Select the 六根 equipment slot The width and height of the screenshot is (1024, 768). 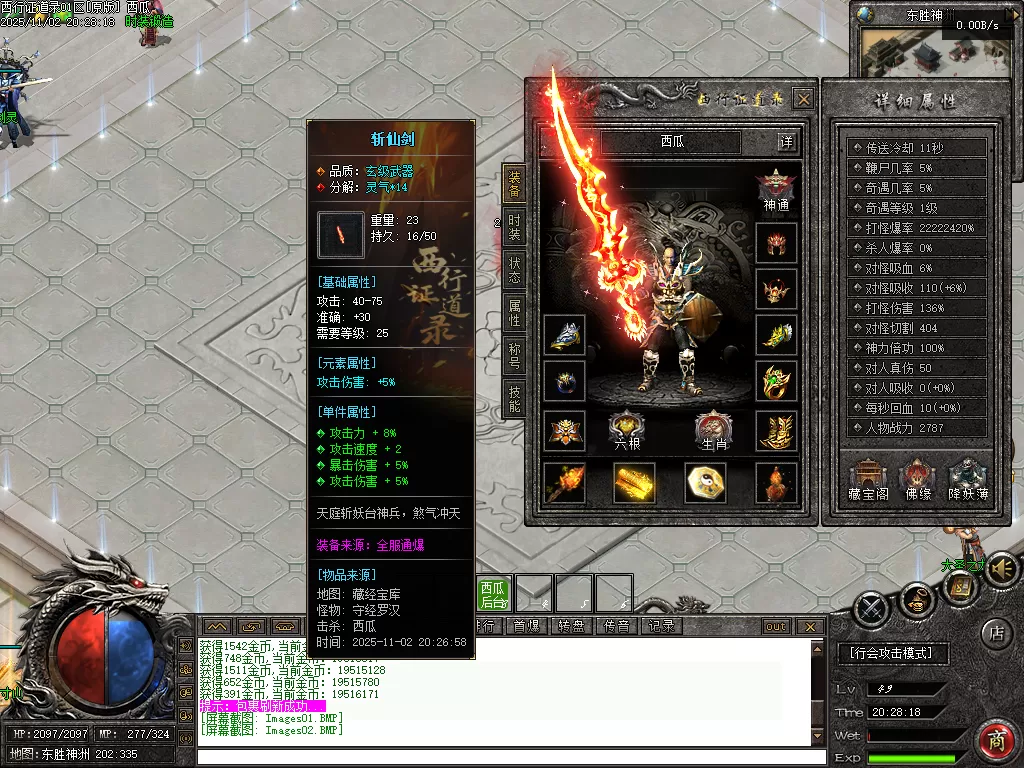point(627,430)
